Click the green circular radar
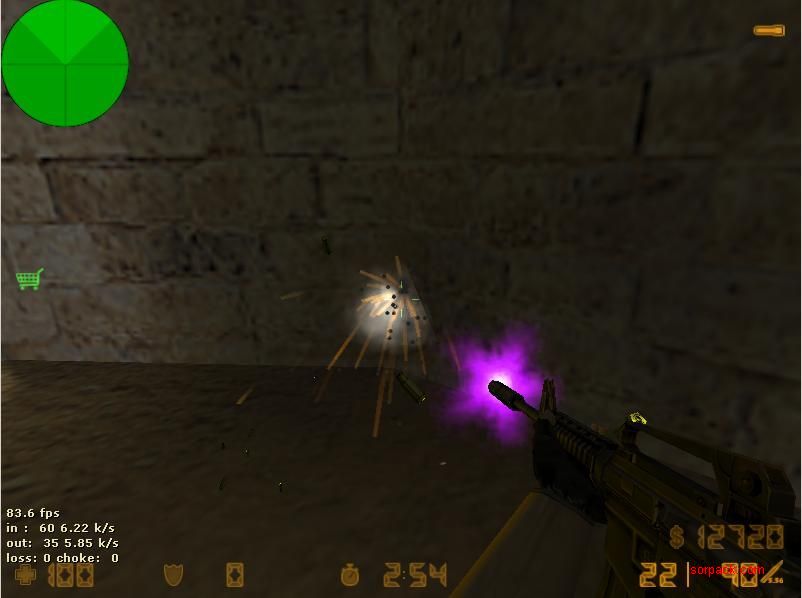802x598 pixels. [x=65, y=63]
